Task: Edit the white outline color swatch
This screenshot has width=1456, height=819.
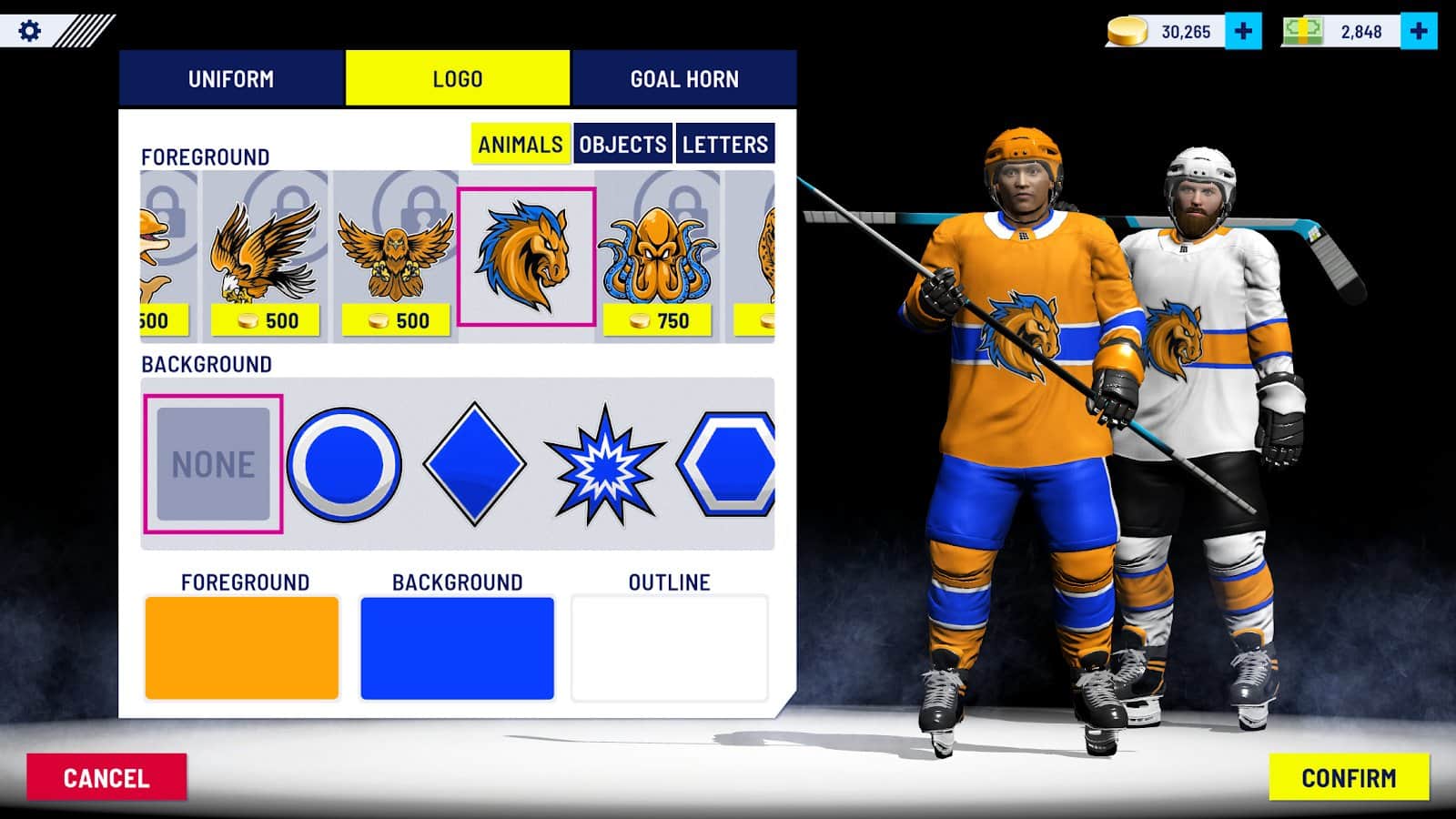Action: pos(670,648)
